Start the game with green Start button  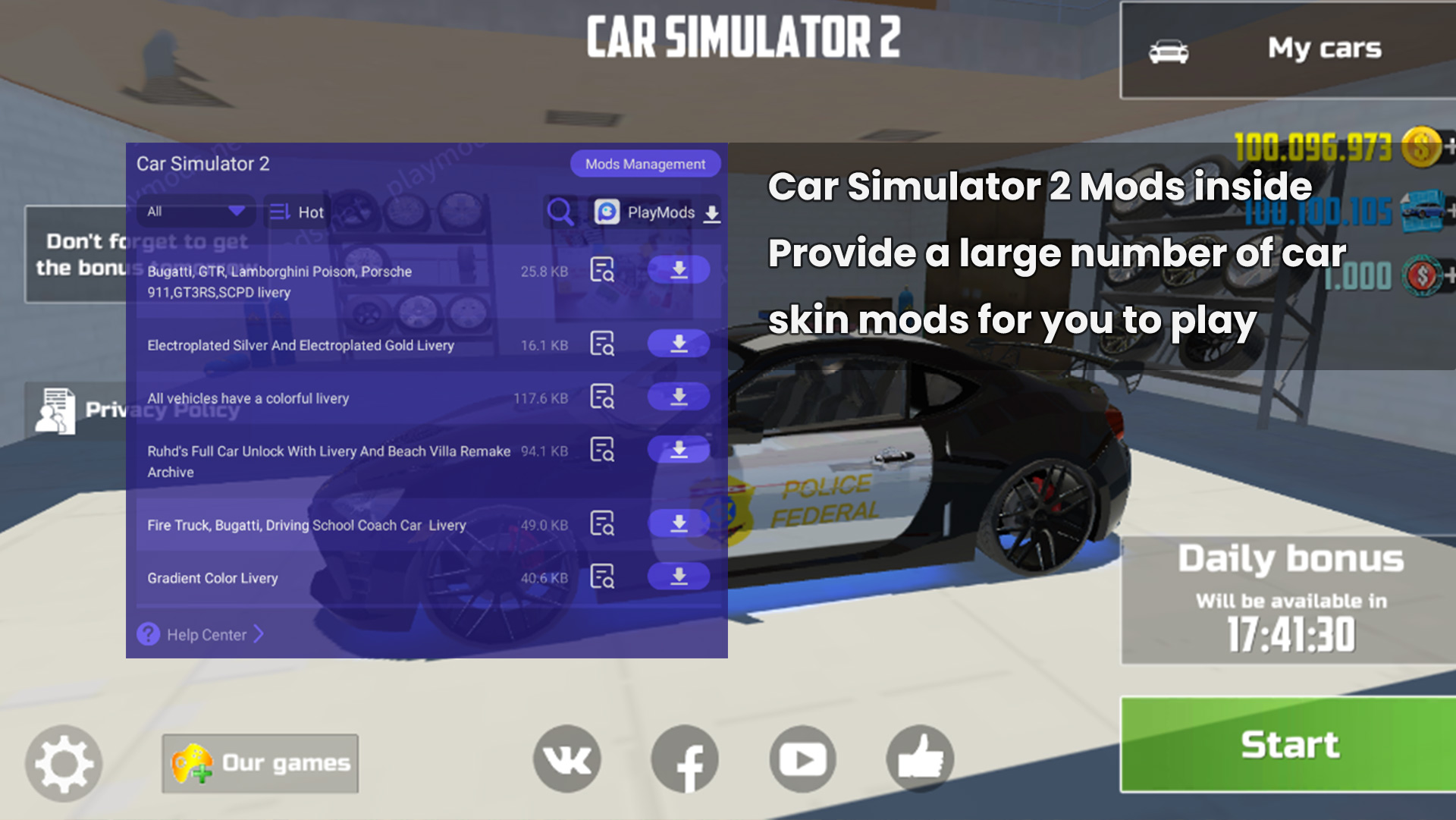tap(1288, 744)
